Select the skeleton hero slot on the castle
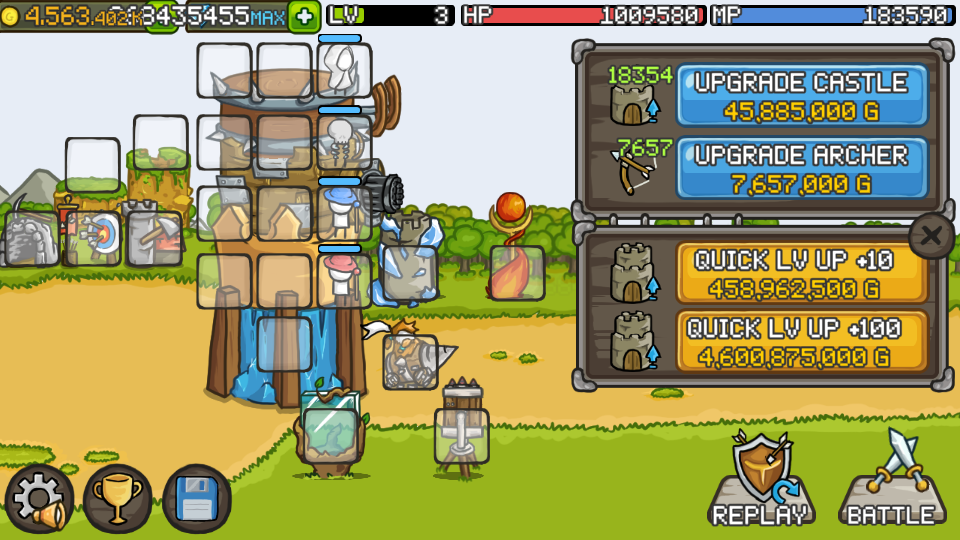Screen dimensions: 960x540 (x=344, y=141)
